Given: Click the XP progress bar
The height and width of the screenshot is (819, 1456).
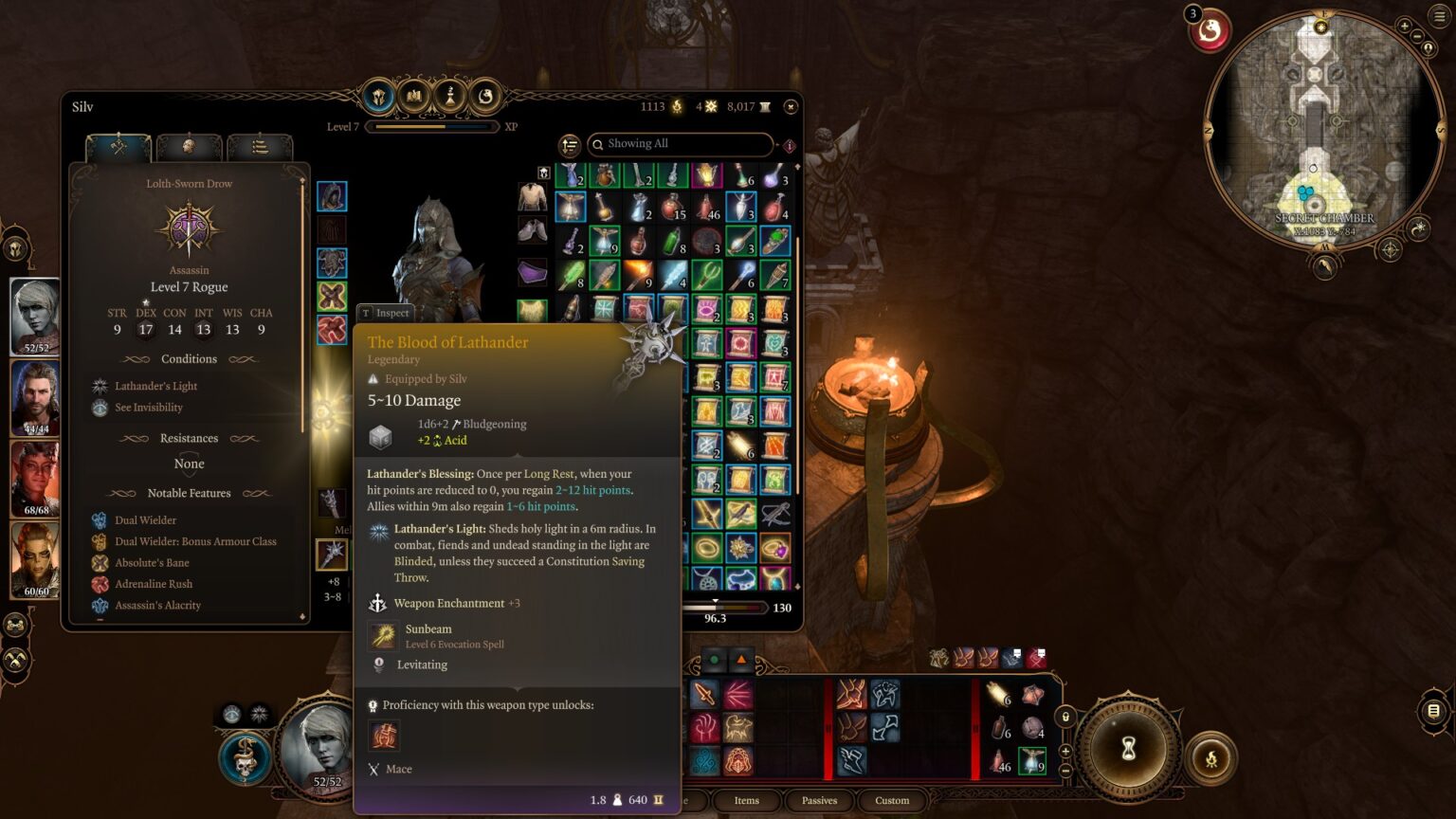Looking at the screenshot, I should coord(433,126).
